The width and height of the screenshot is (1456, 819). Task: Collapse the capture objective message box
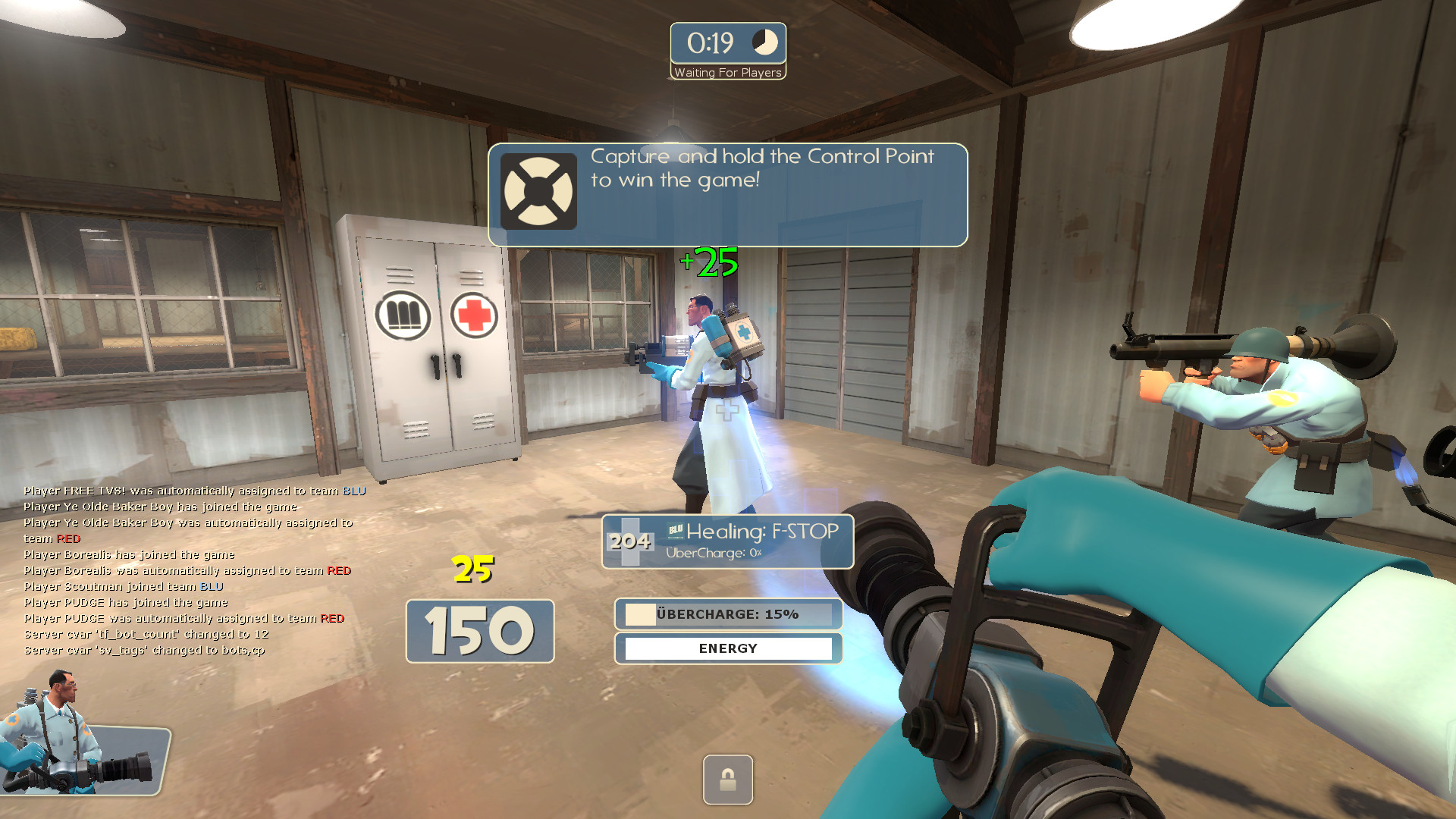728,193
